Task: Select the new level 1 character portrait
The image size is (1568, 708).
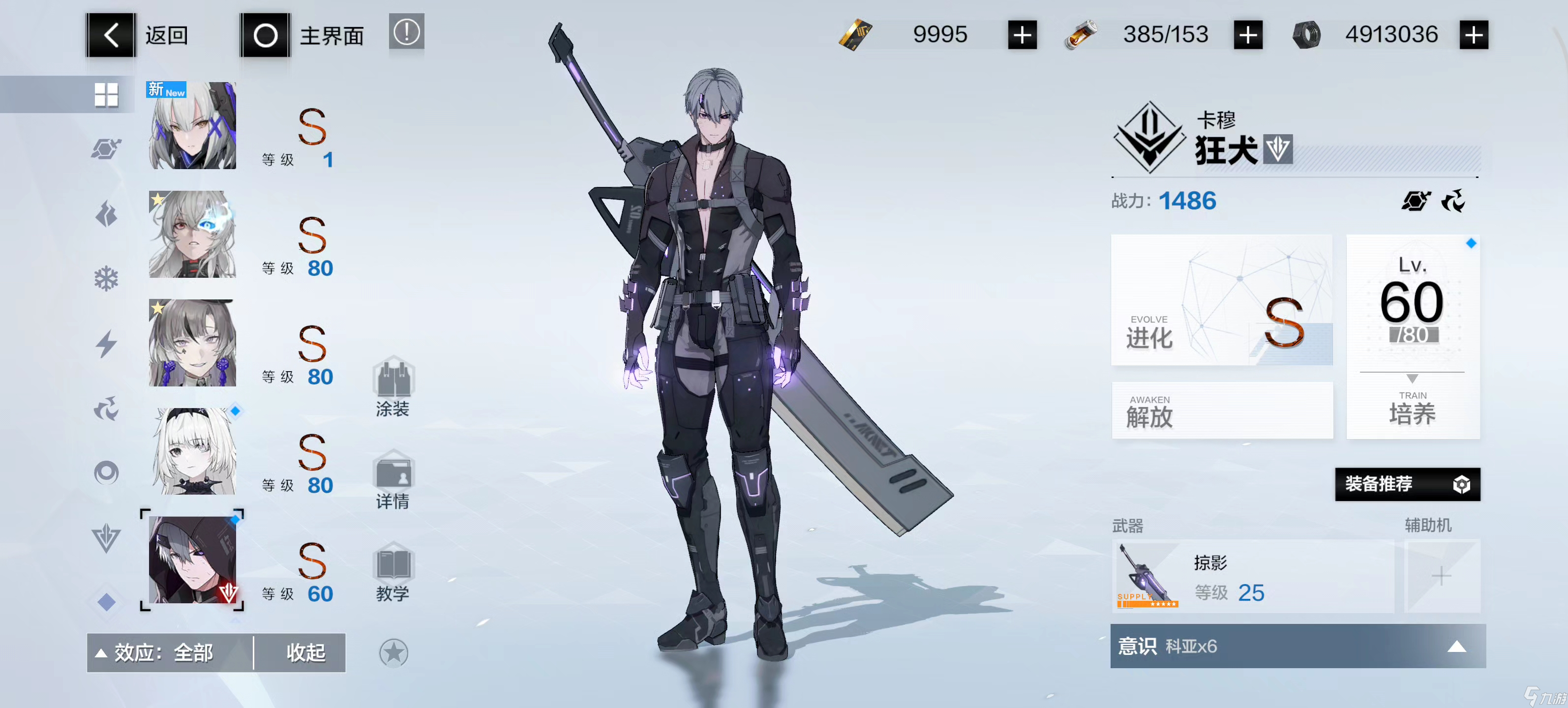Action: (x=192, y=126)
